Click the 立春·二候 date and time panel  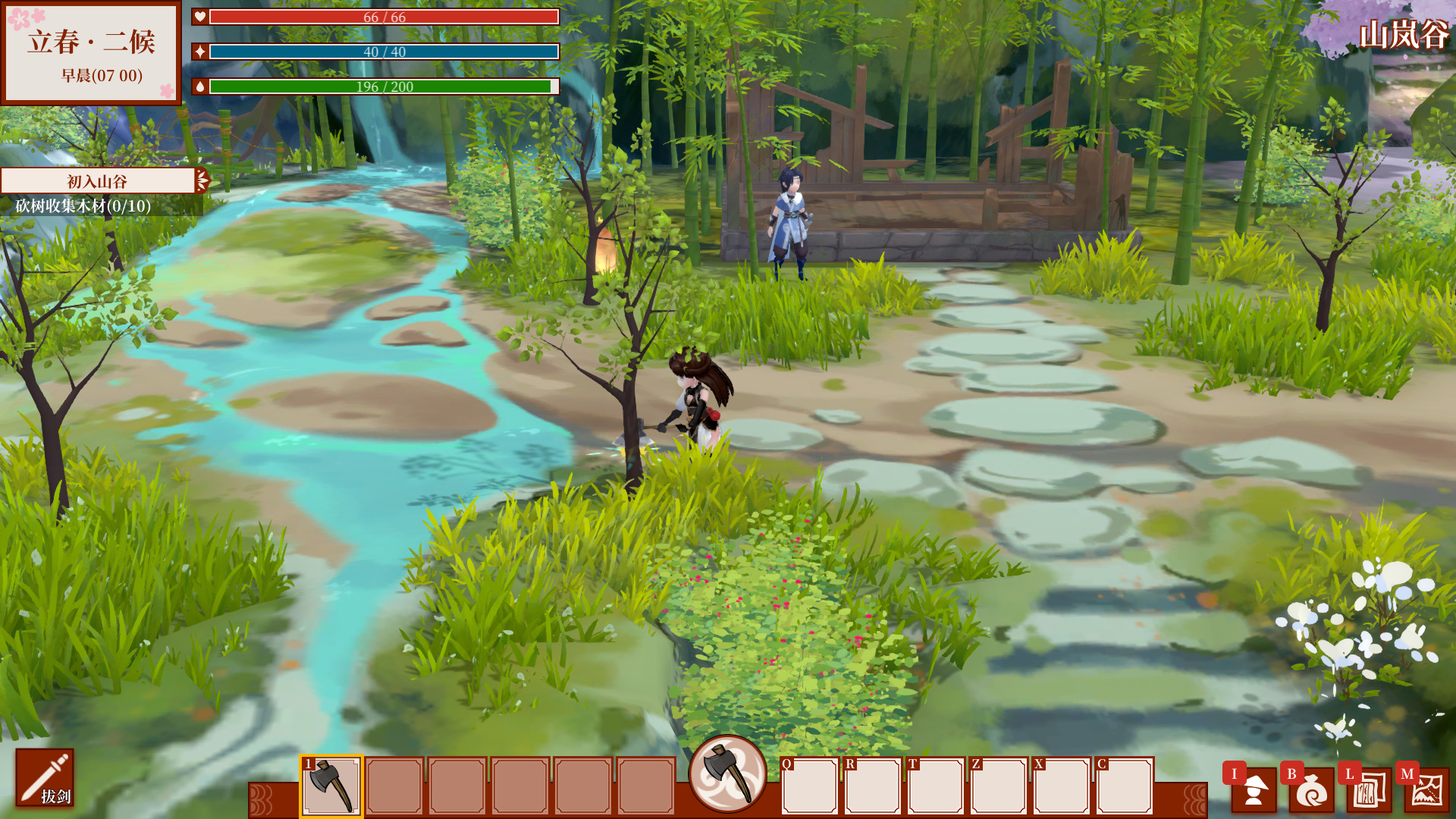[91, 53]
